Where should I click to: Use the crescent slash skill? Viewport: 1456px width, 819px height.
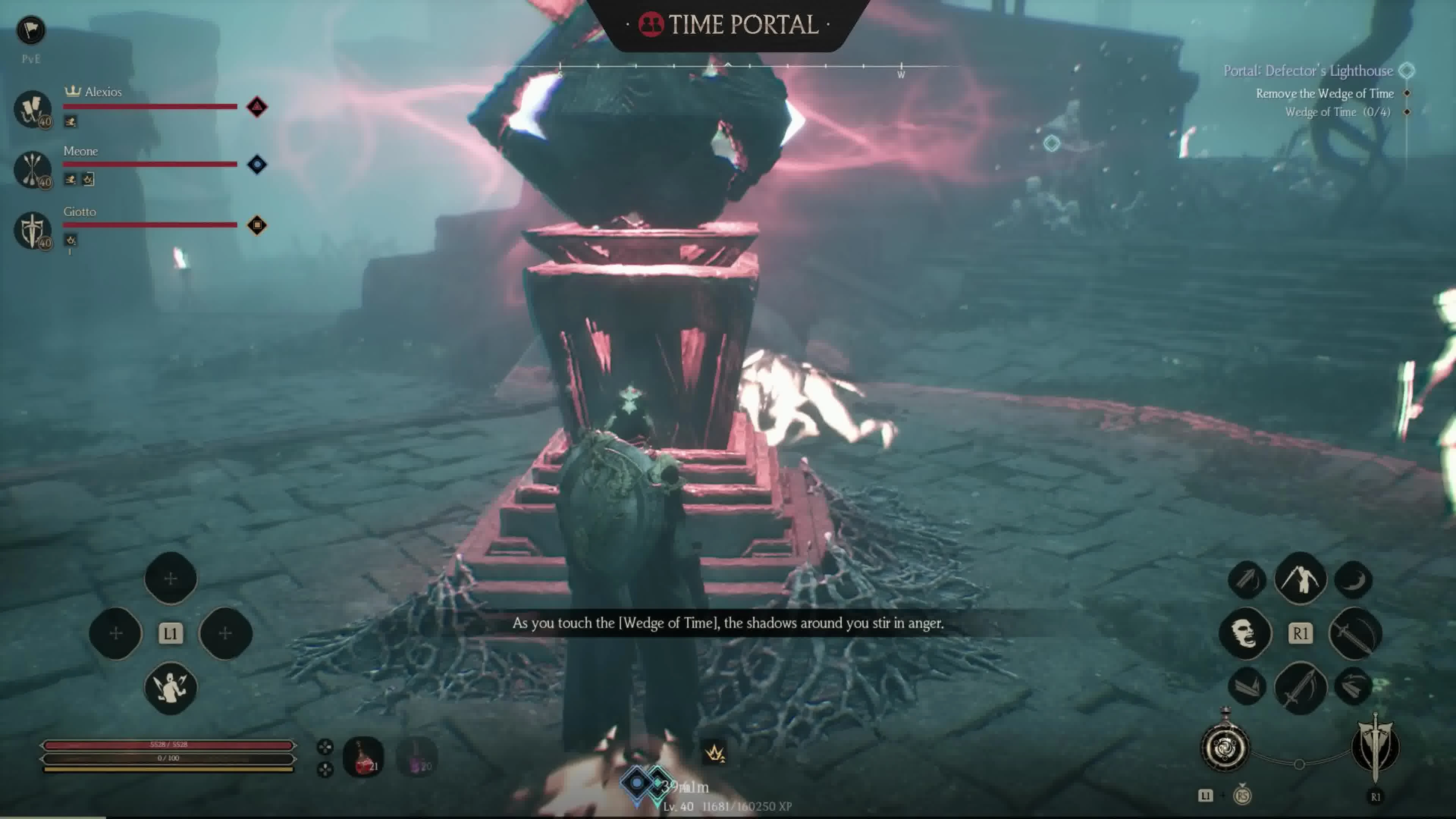click(x=1354, y=580)
